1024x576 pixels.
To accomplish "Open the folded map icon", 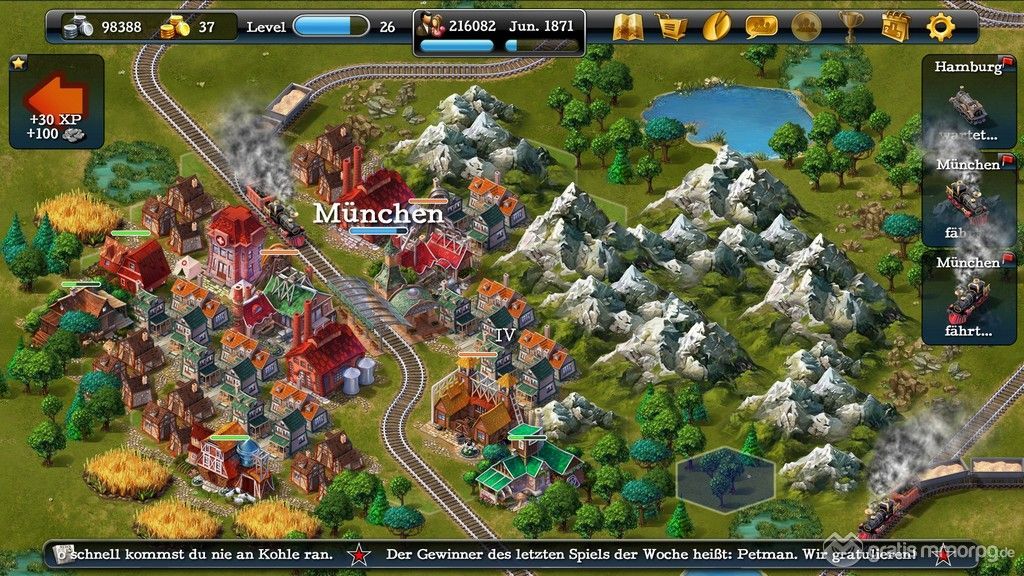I will point(627,26).
